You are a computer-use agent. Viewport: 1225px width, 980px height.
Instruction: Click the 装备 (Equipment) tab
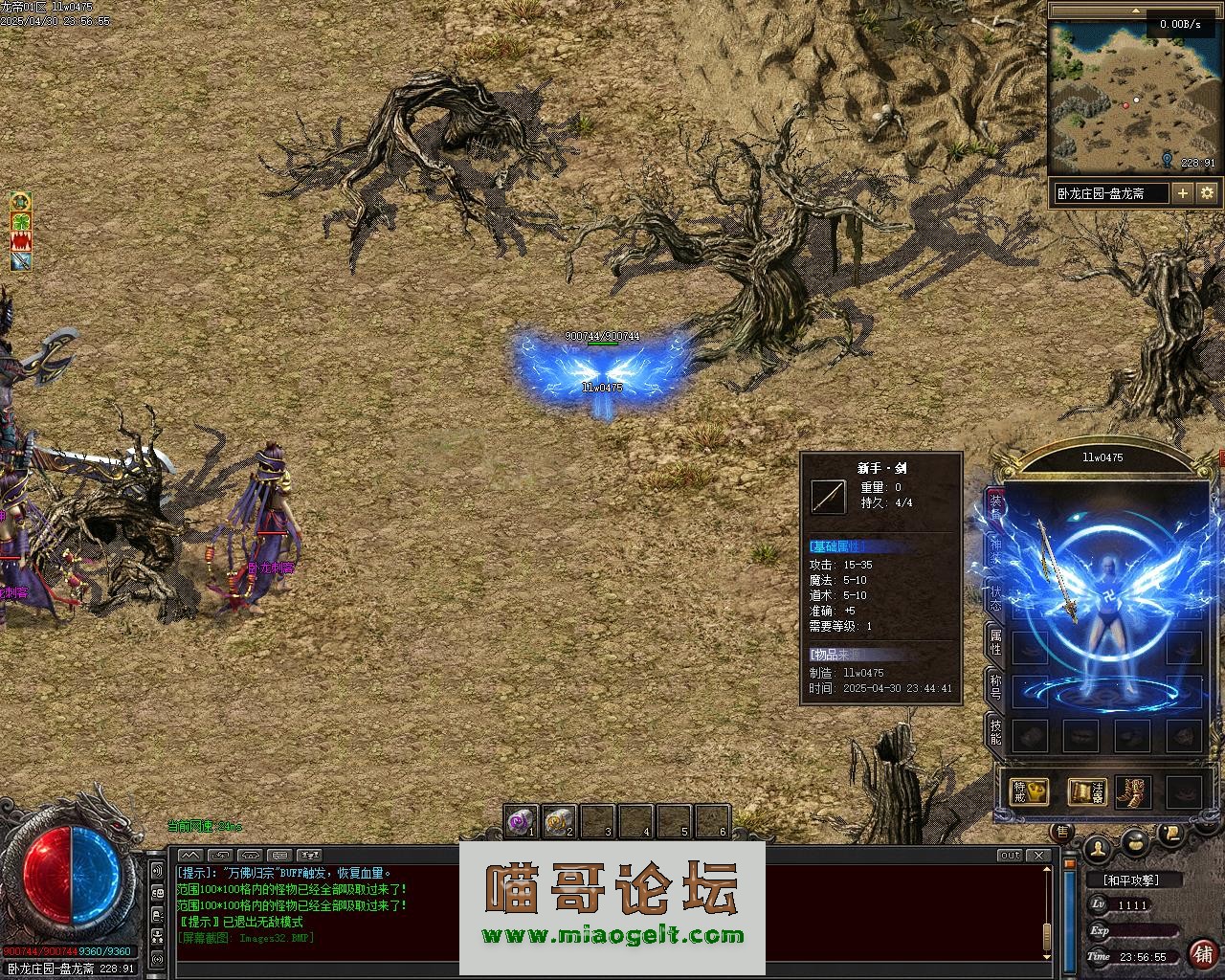[995, 504]
